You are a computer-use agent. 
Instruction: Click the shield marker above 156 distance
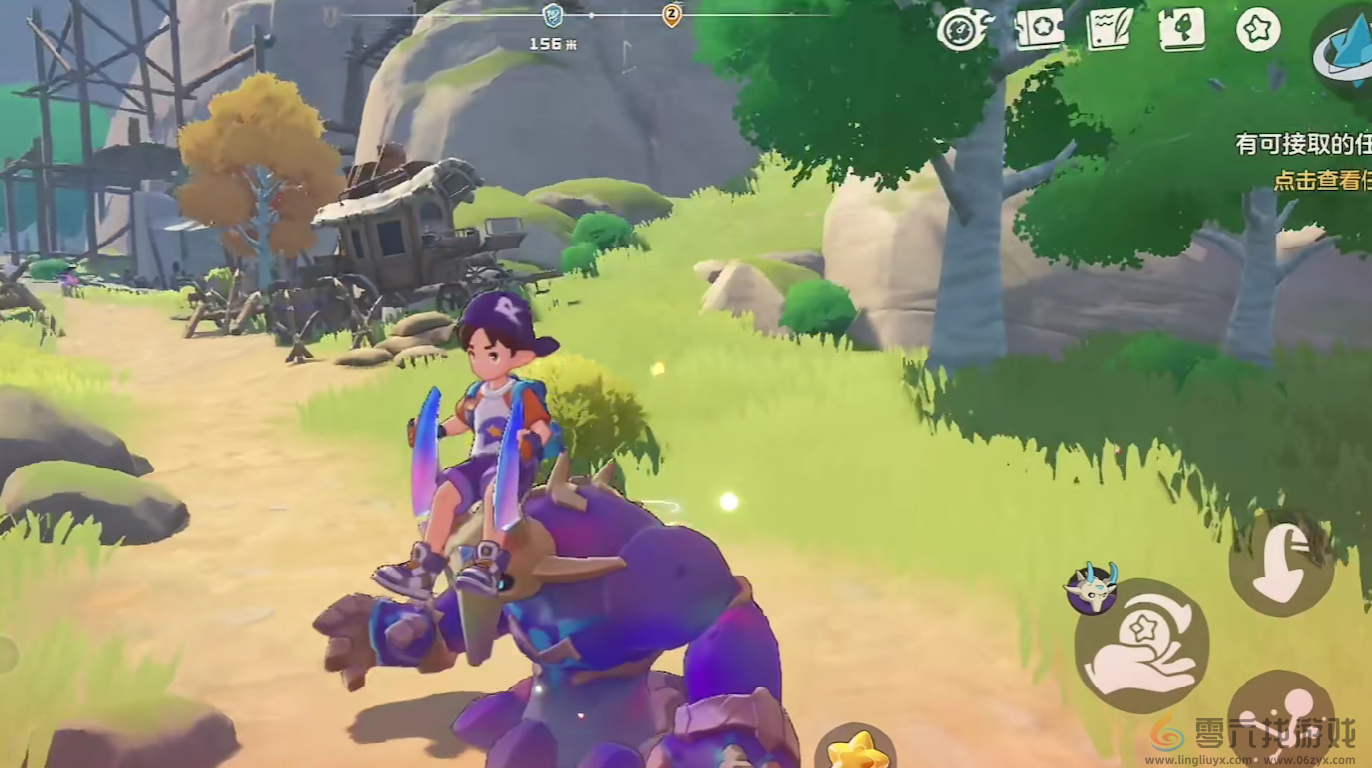551,15
